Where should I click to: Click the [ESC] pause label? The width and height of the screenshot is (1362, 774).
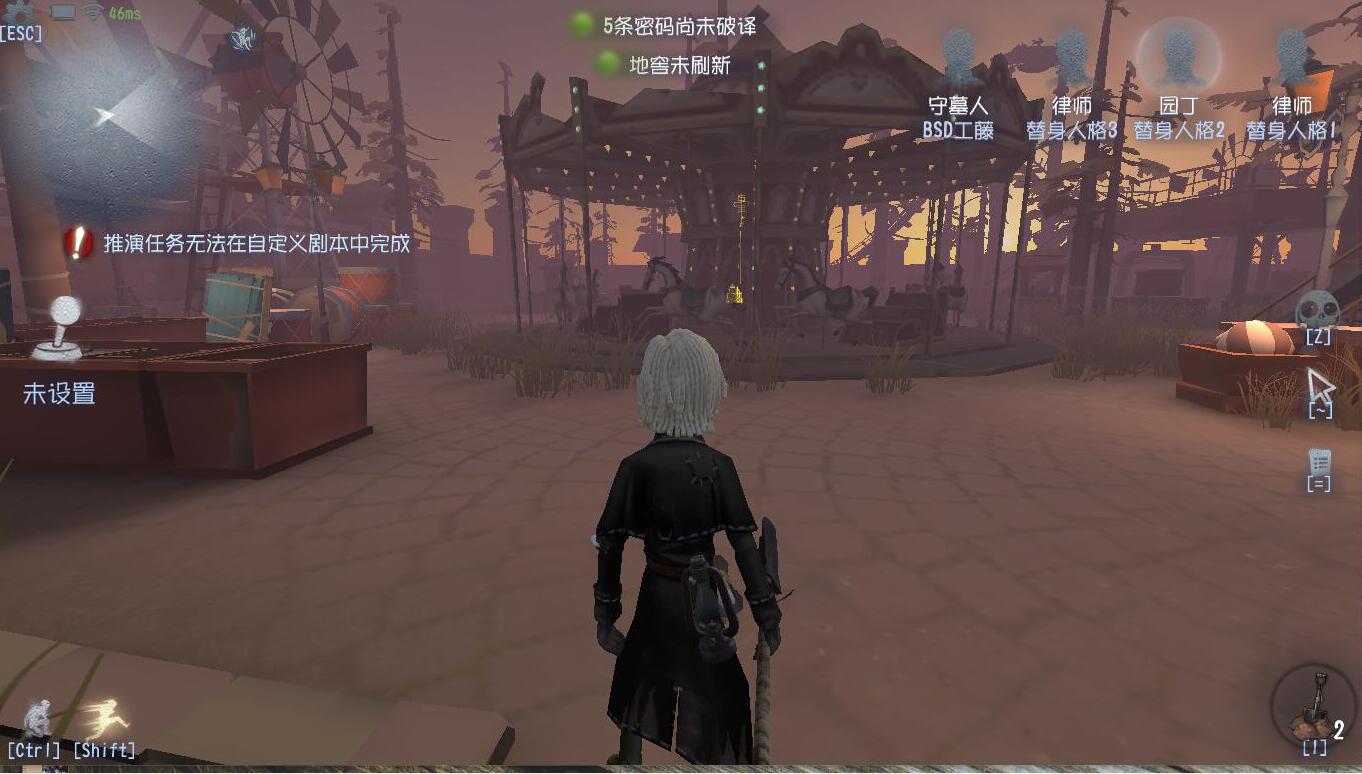23,33
